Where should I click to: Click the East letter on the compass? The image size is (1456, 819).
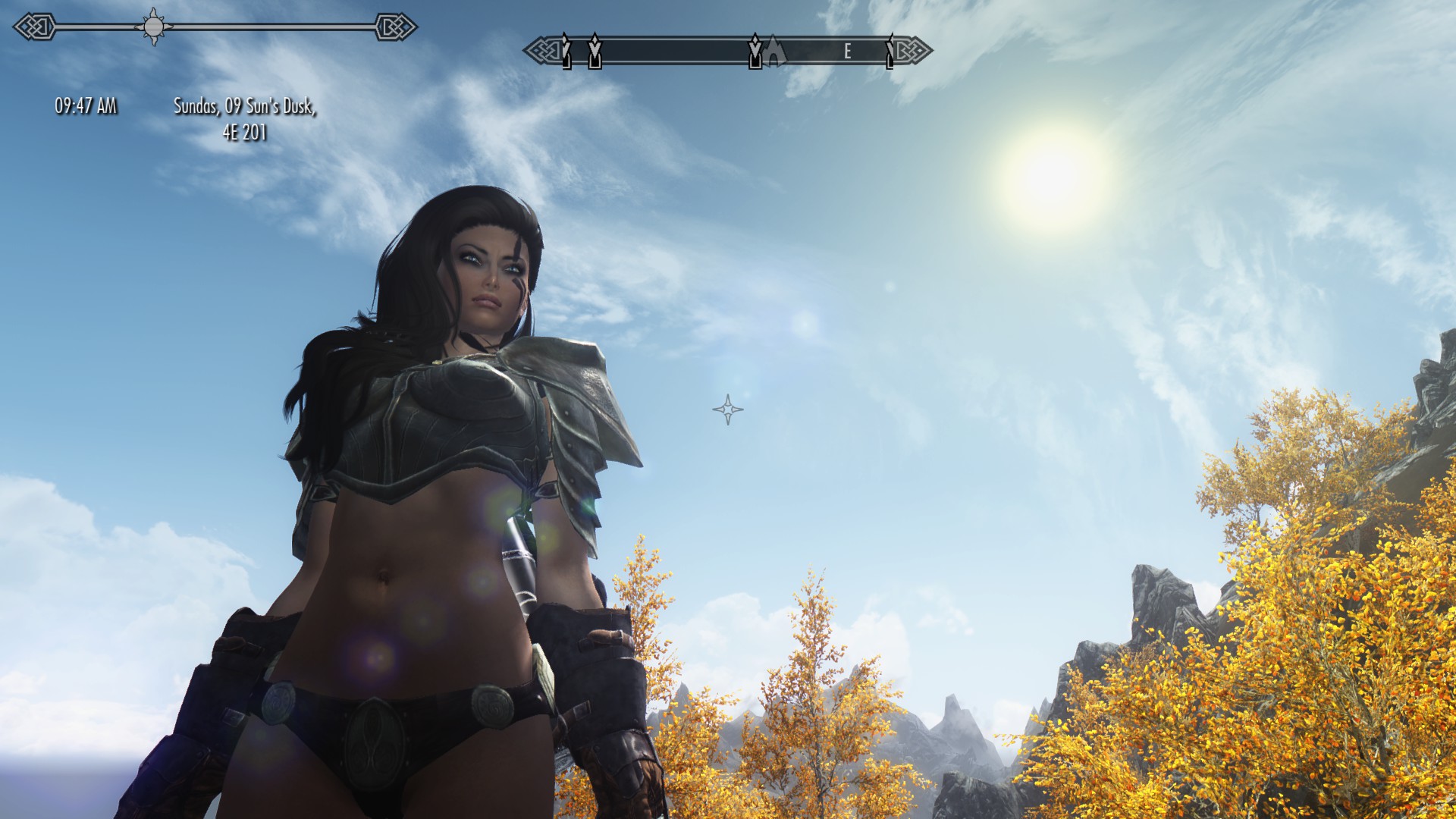[848, 52]
